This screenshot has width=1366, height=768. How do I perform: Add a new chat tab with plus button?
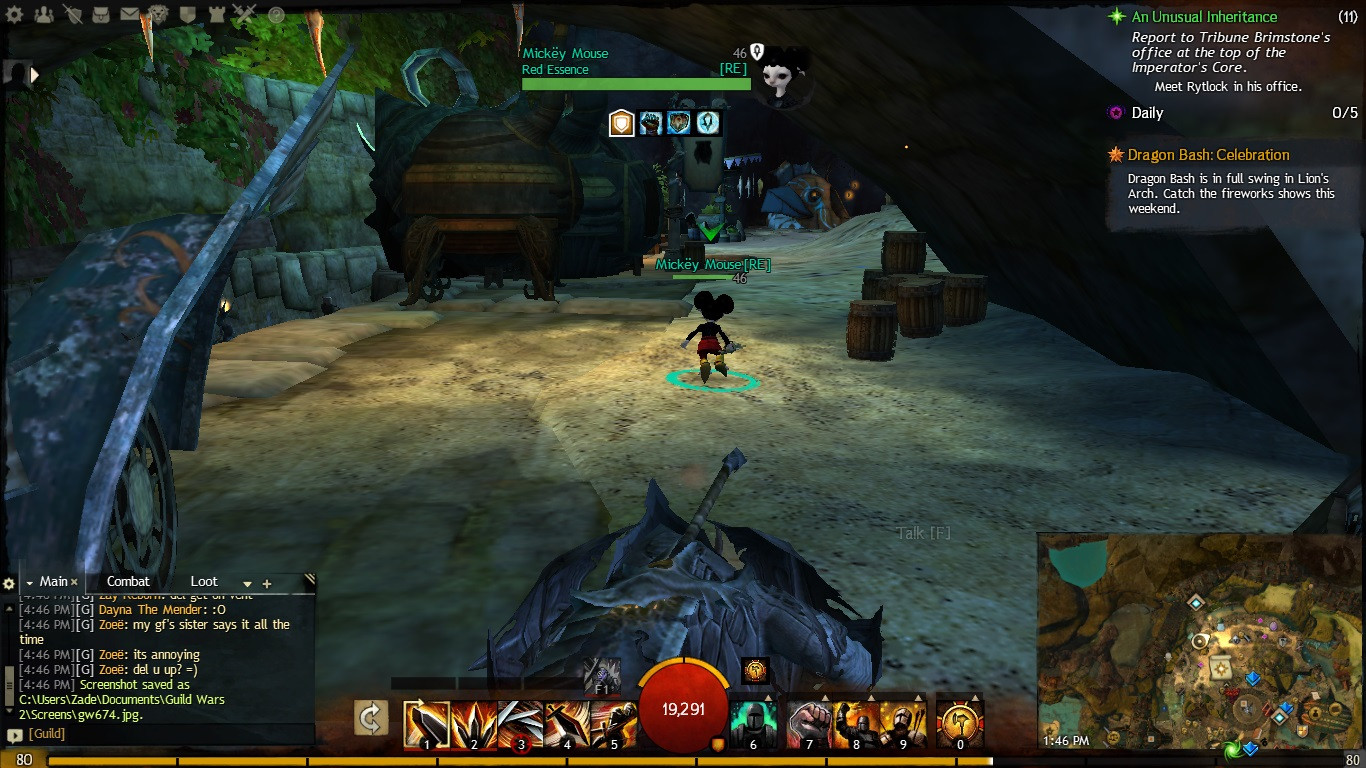pyautogui.click(x=266, y=581)
